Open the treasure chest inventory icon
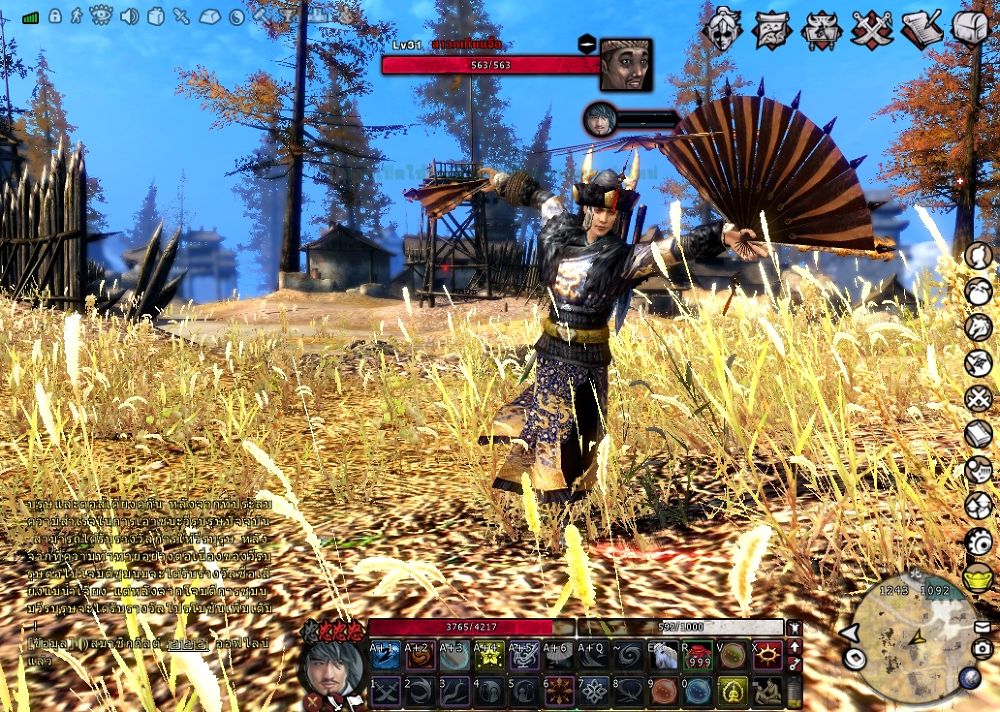Viewport: 1000px width, 712px height. pyautogui.click(x=969, y=28)
